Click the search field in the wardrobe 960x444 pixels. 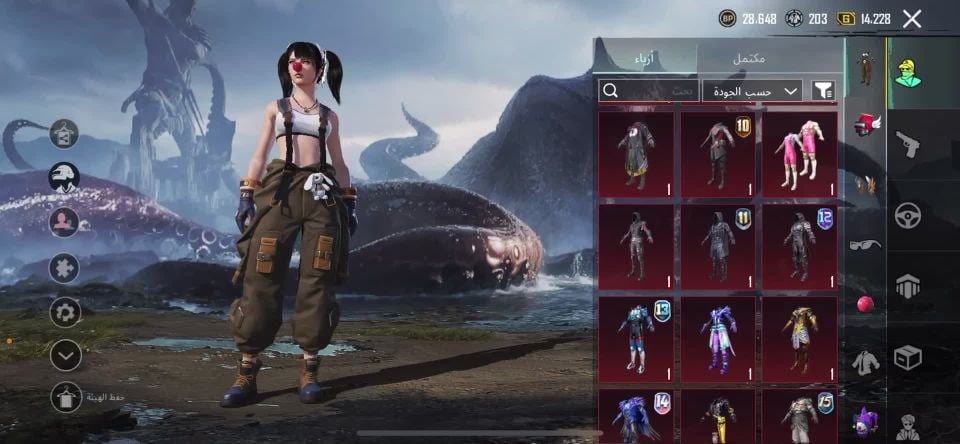click(x=648, y=91)
